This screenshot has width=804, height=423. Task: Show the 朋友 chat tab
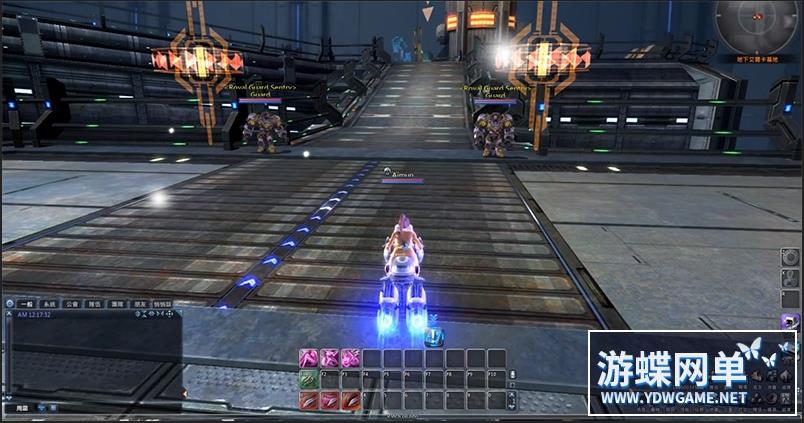click(140, 303)
